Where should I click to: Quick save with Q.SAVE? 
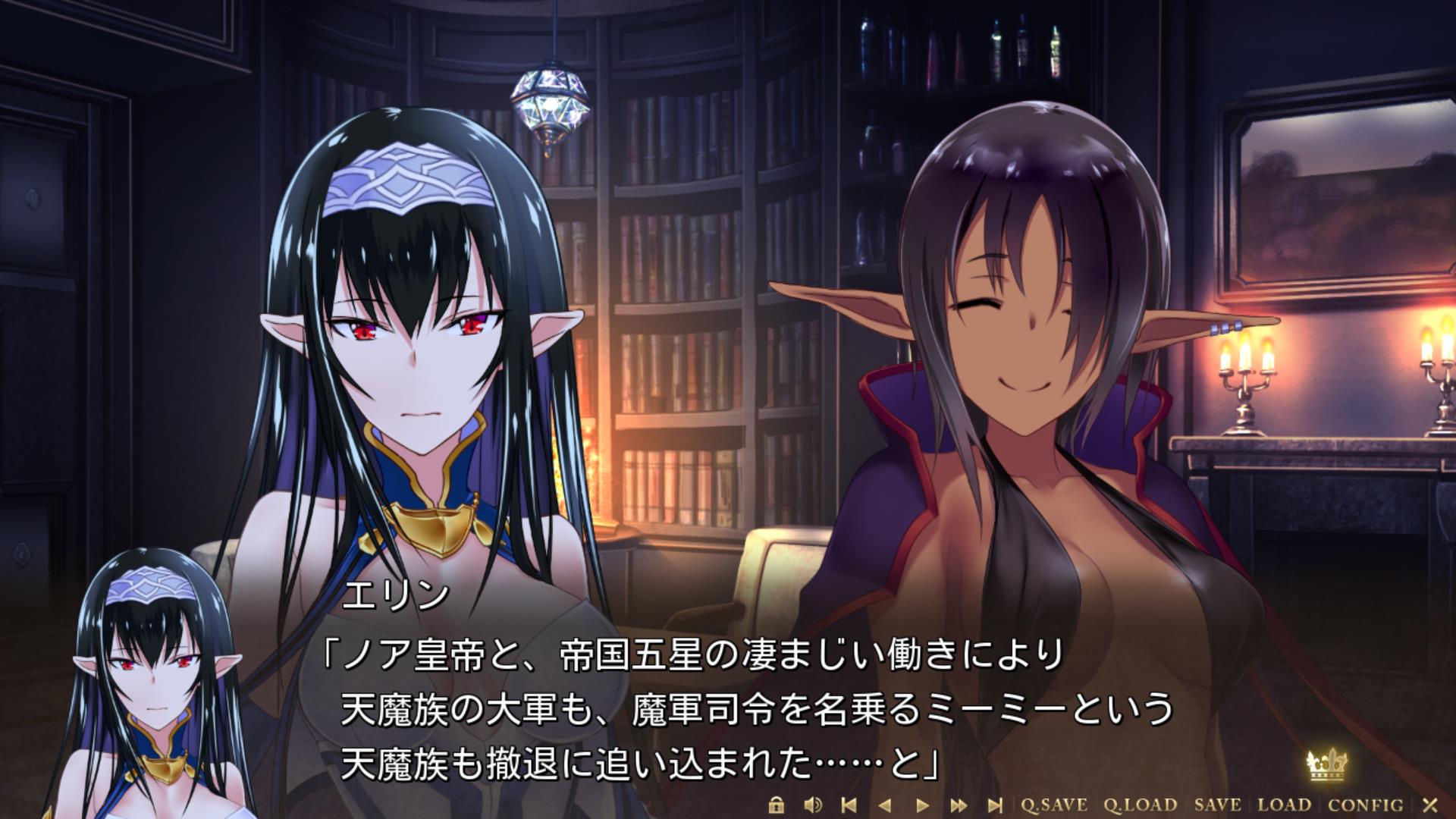[x=1053, y=805]
